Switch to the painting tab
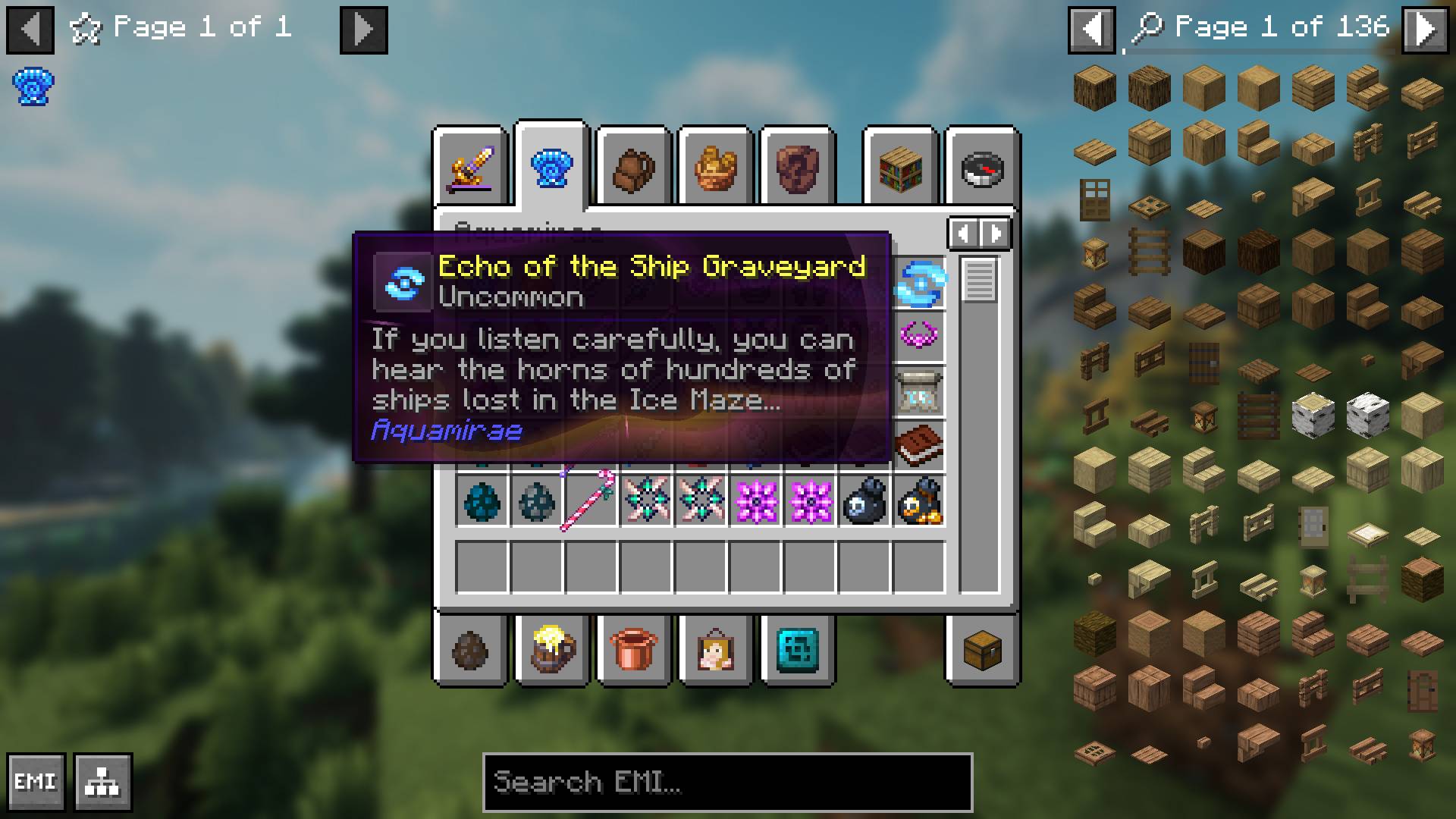The width and height of the screenshot is (1456, 819). coord(715,650)
